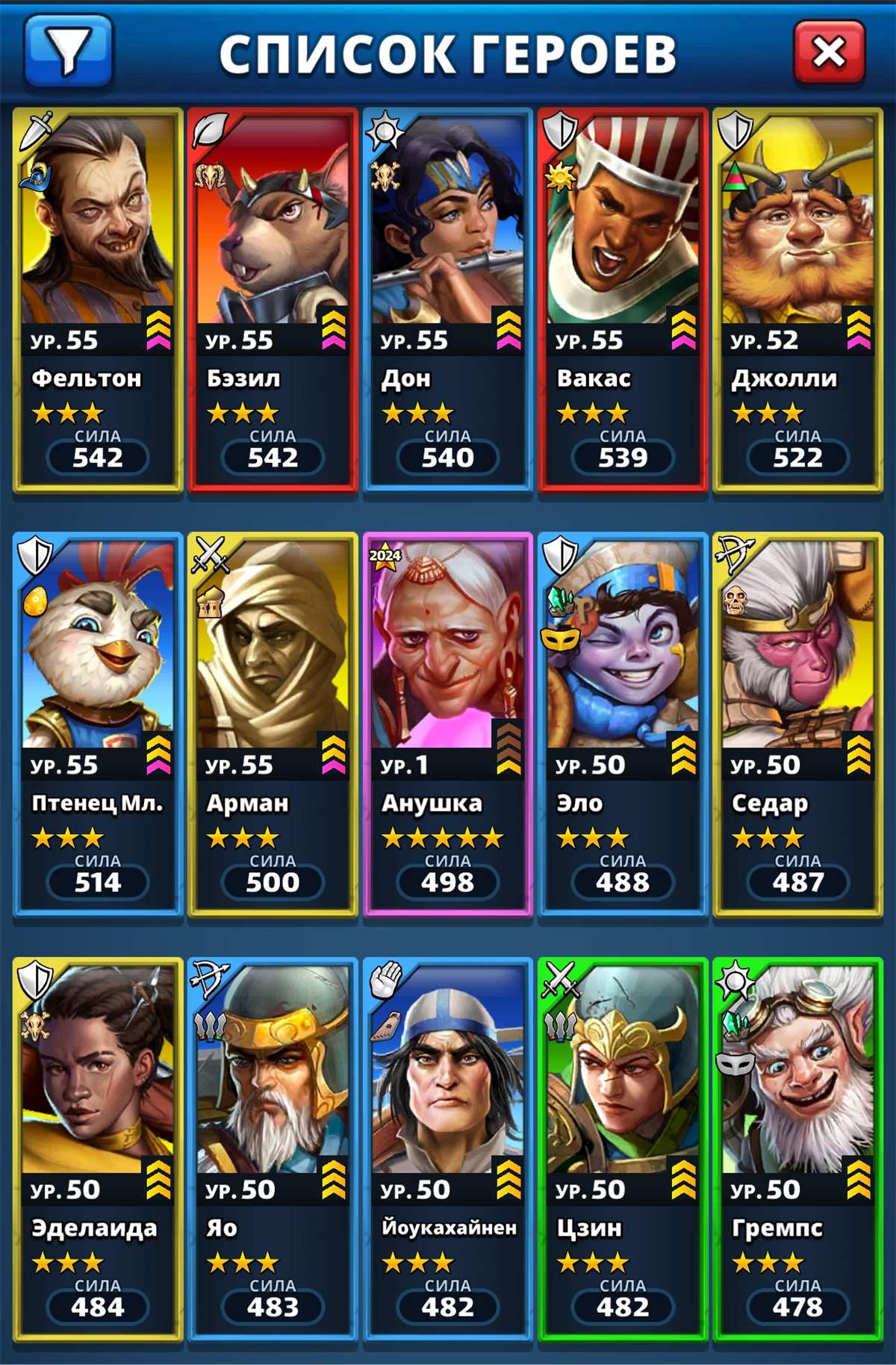Select the Птенец Мл. hero card
This screenshot has height=1365, width=896.
click(x=98, y=723)
